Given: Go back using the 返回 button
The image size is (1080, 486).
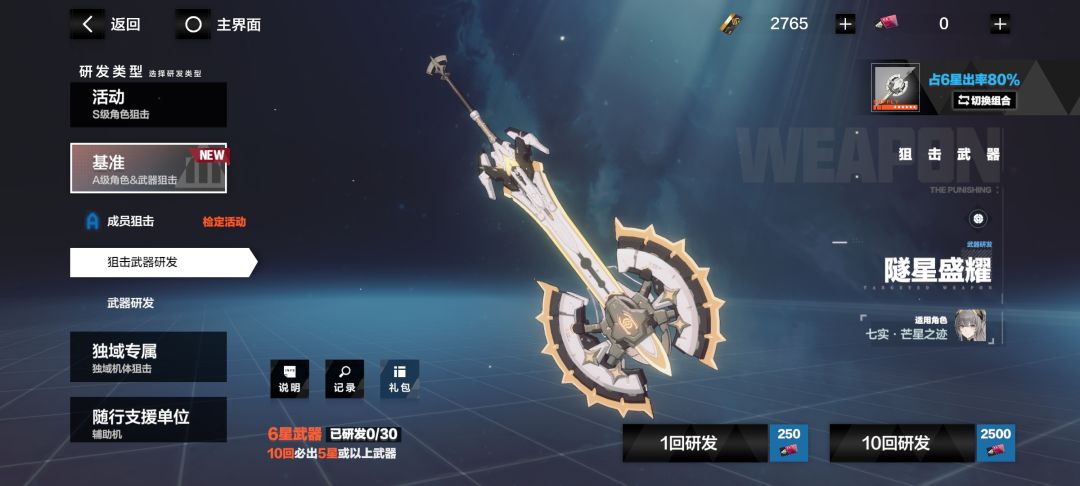Looking at the screenshot, I should click(x=111, y=24).
